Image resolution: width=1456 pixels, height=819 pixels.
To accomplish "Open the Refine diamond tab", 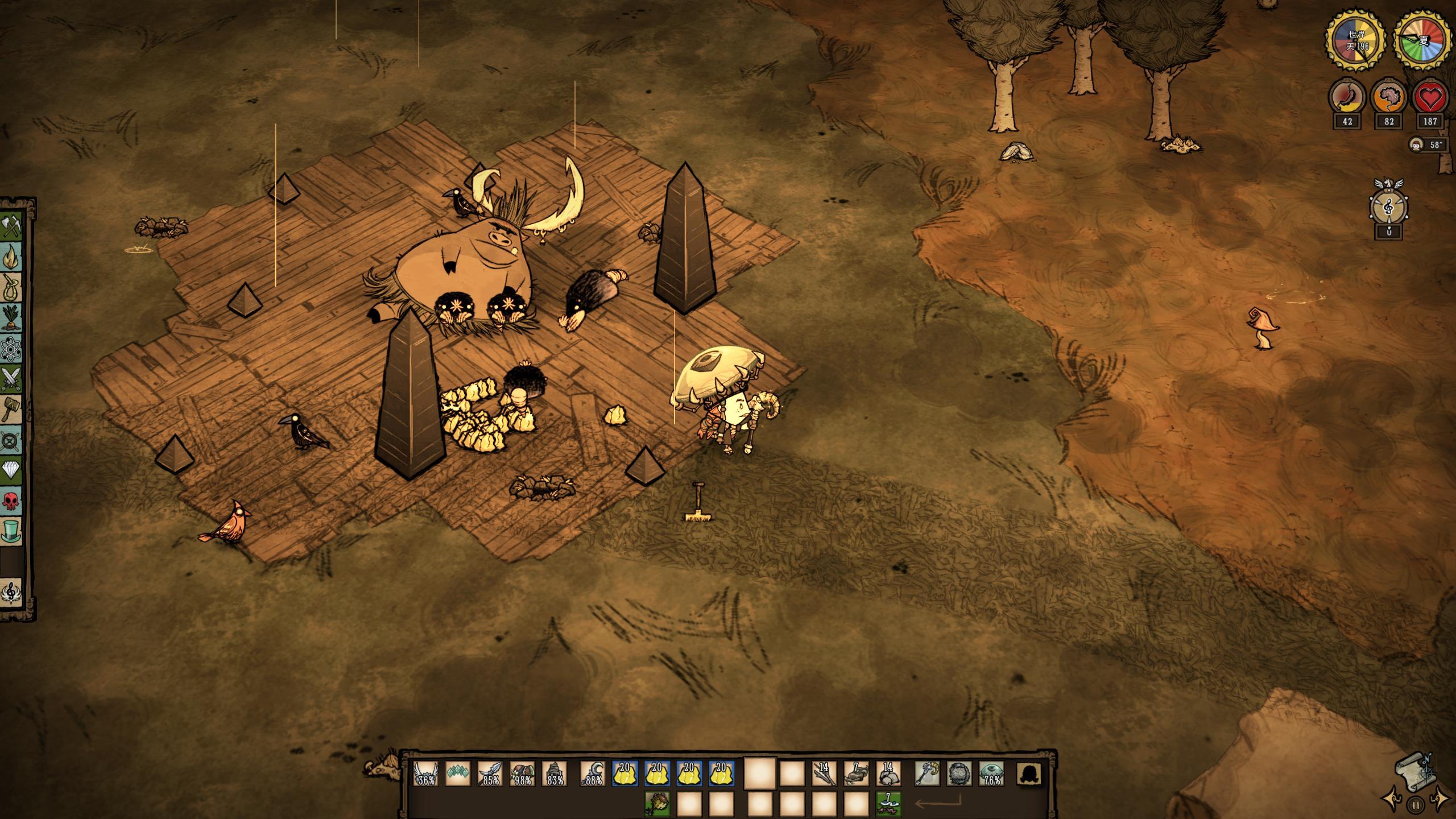I will (x=11, y=470).
